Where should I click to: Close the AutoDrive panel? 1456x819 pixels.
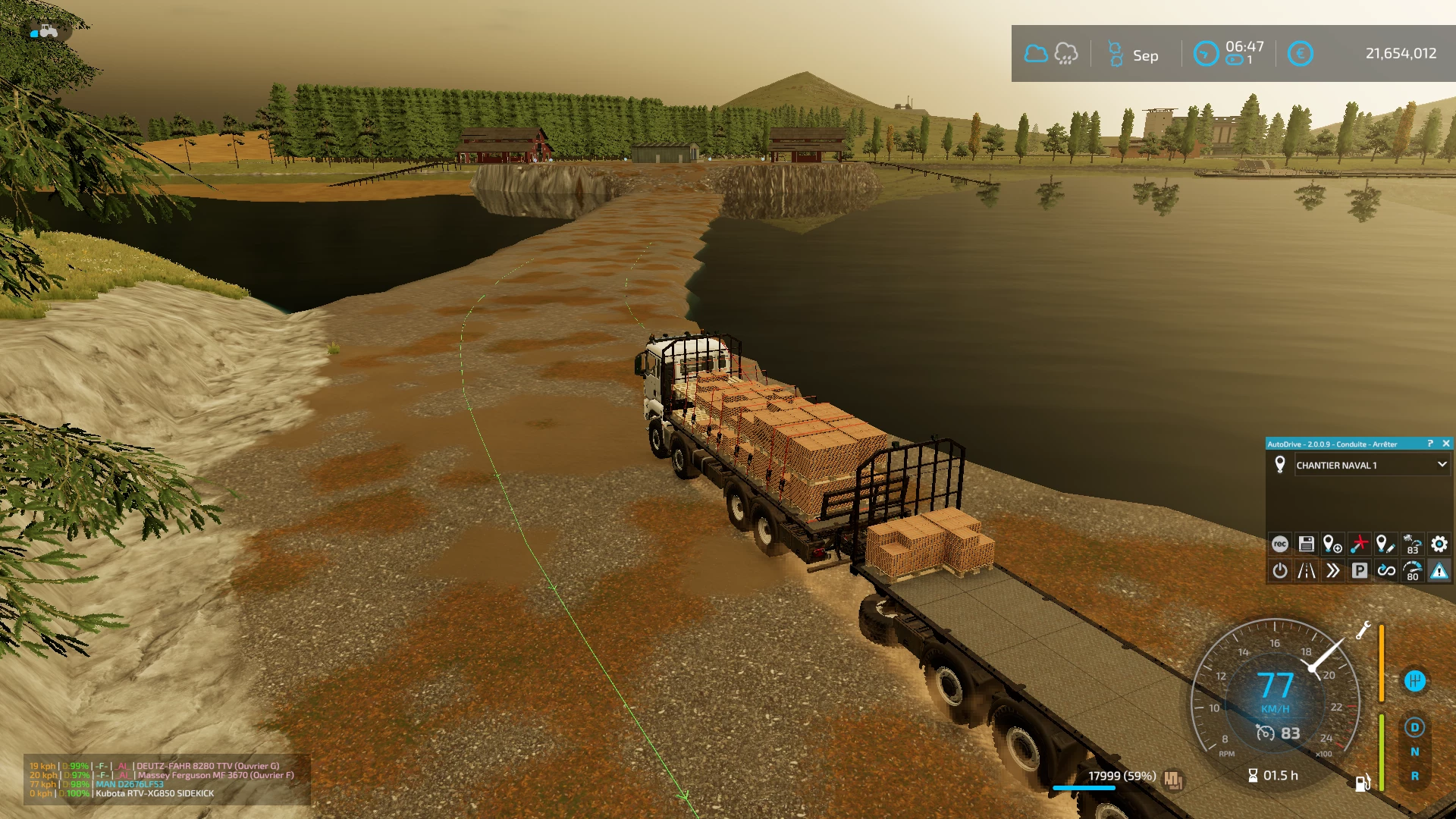[x=1445, y=444]
